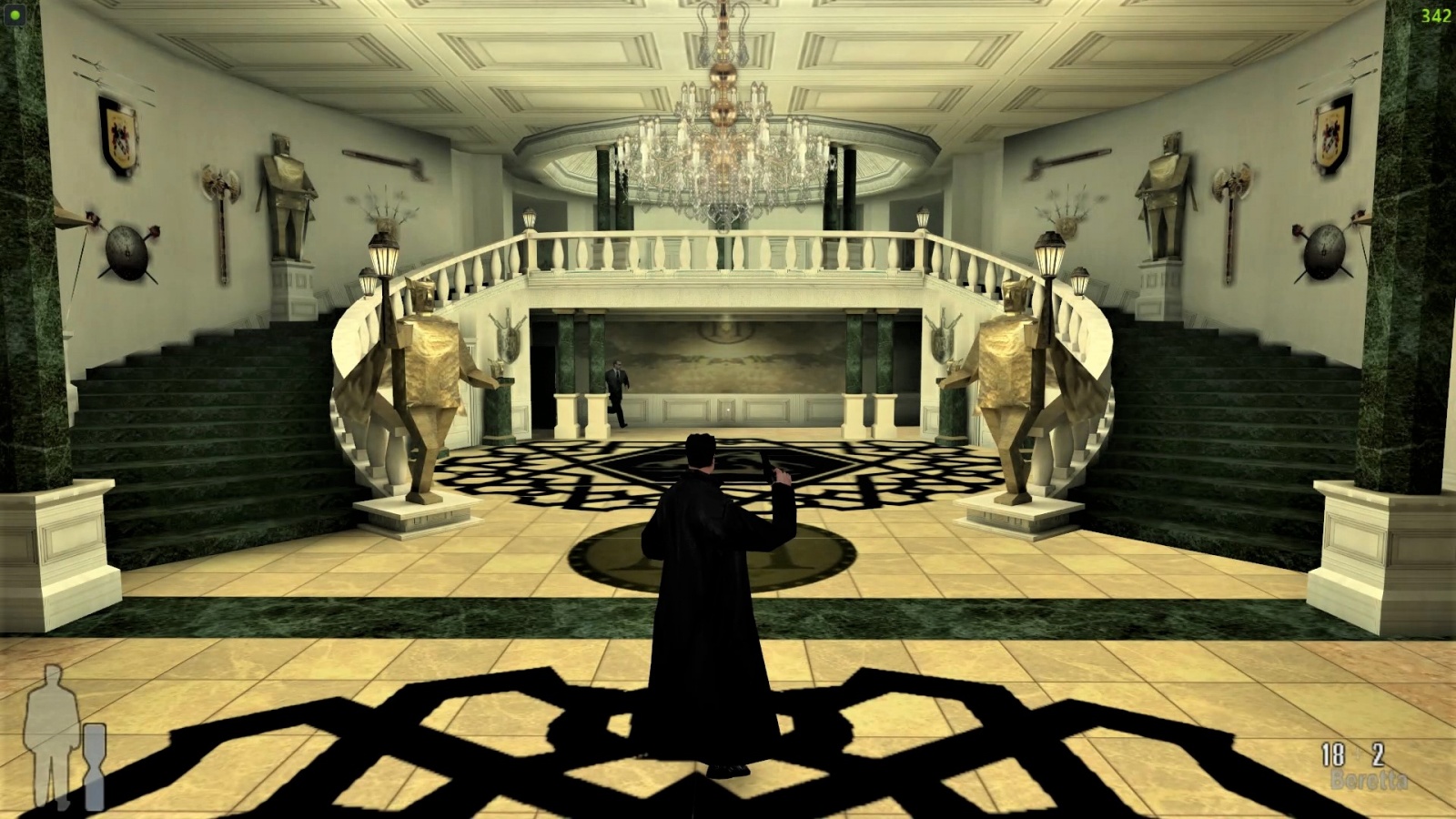This screenshot has width=1456, height=819.
Task: Click the health silhouette icon in HUD
Action: (50, 728)
